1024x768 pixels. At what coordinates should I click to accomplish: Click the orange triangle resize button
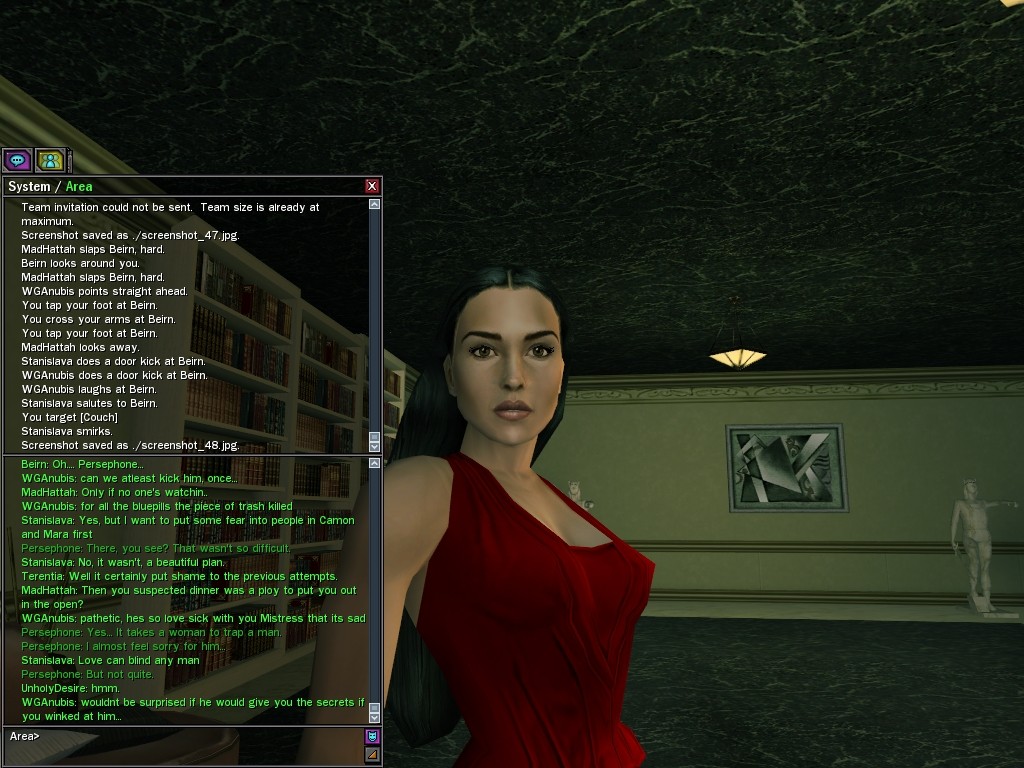(373, 755)
